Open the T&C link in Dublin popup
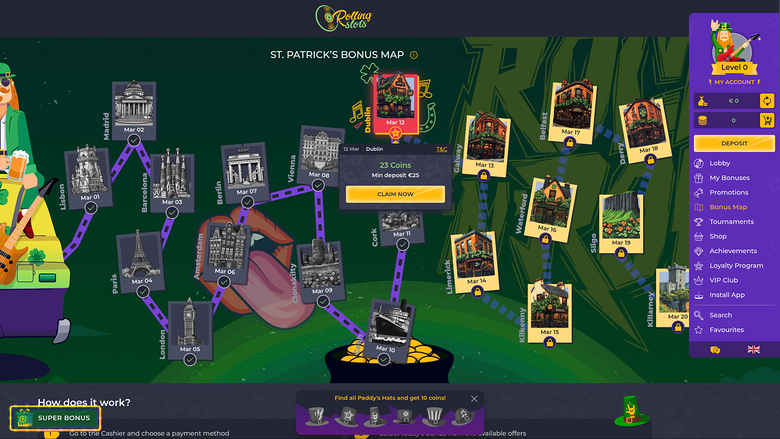 pyautogui.click(x=442, y=149)
